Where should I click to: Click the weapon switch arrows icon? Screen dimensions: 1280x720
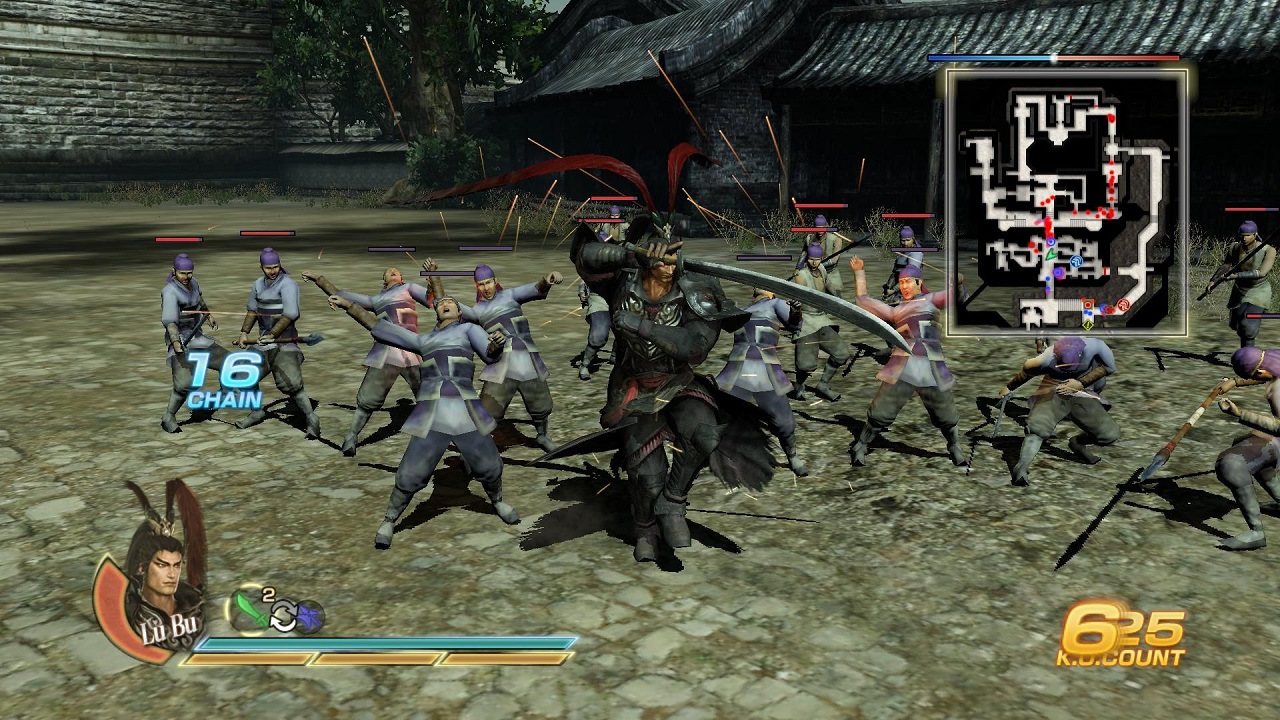click(283, 618)
